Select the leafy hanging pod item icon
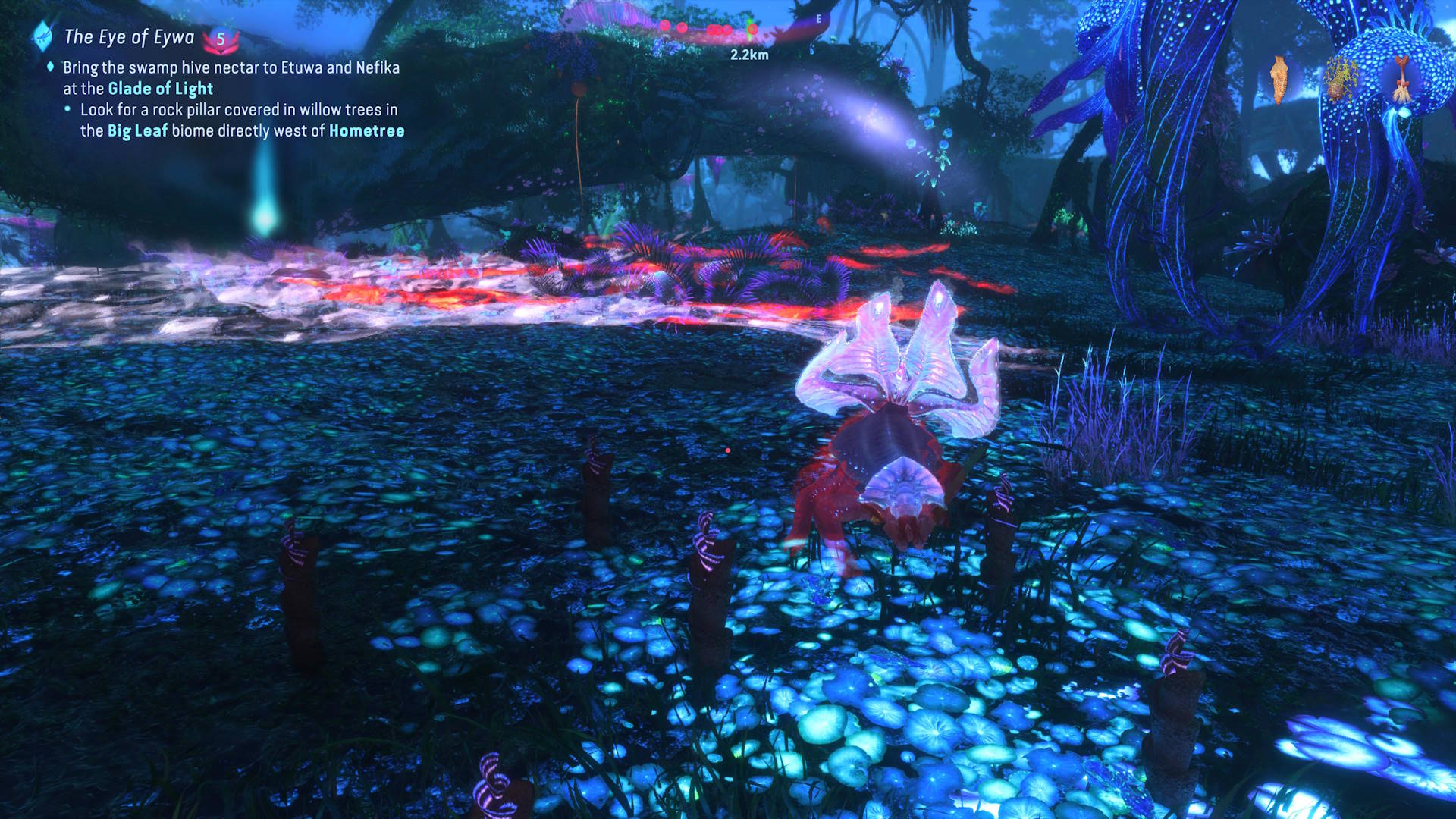This screenshot has width=1456, height=819. coord(1341,79)
